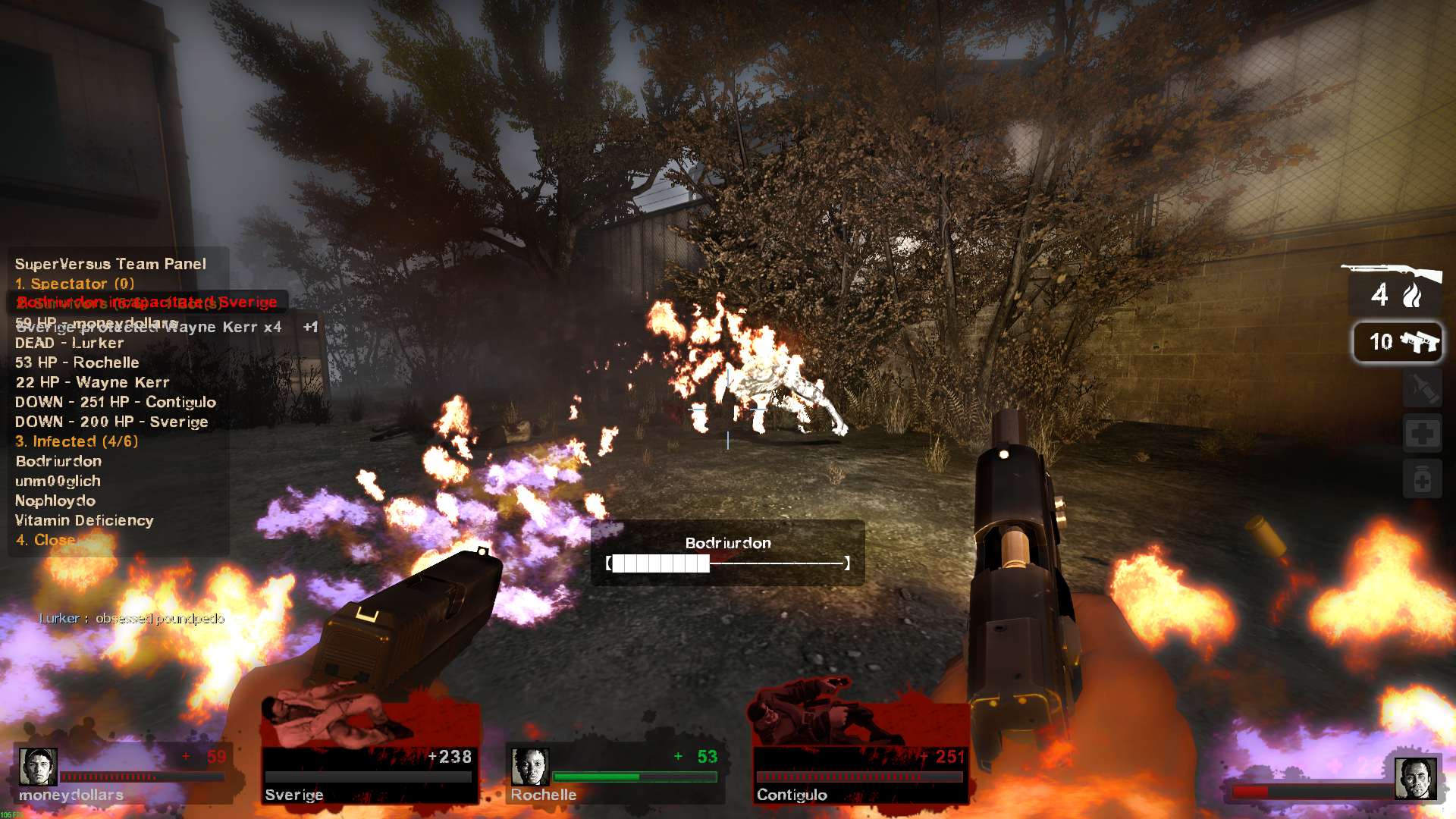Click Rochelle's teammate portrait

529,767
